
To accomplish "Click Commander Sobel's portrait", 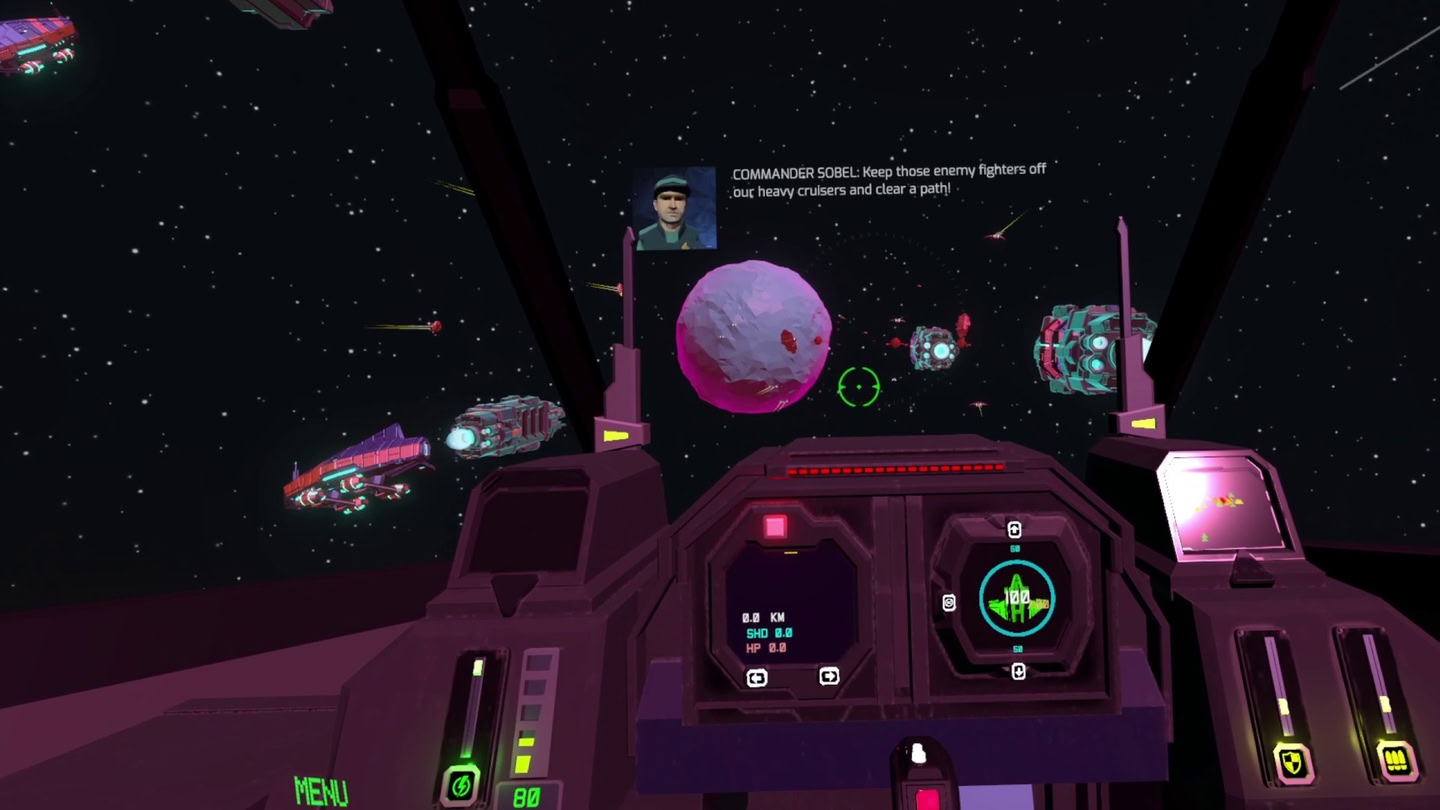I will (676, 210).
